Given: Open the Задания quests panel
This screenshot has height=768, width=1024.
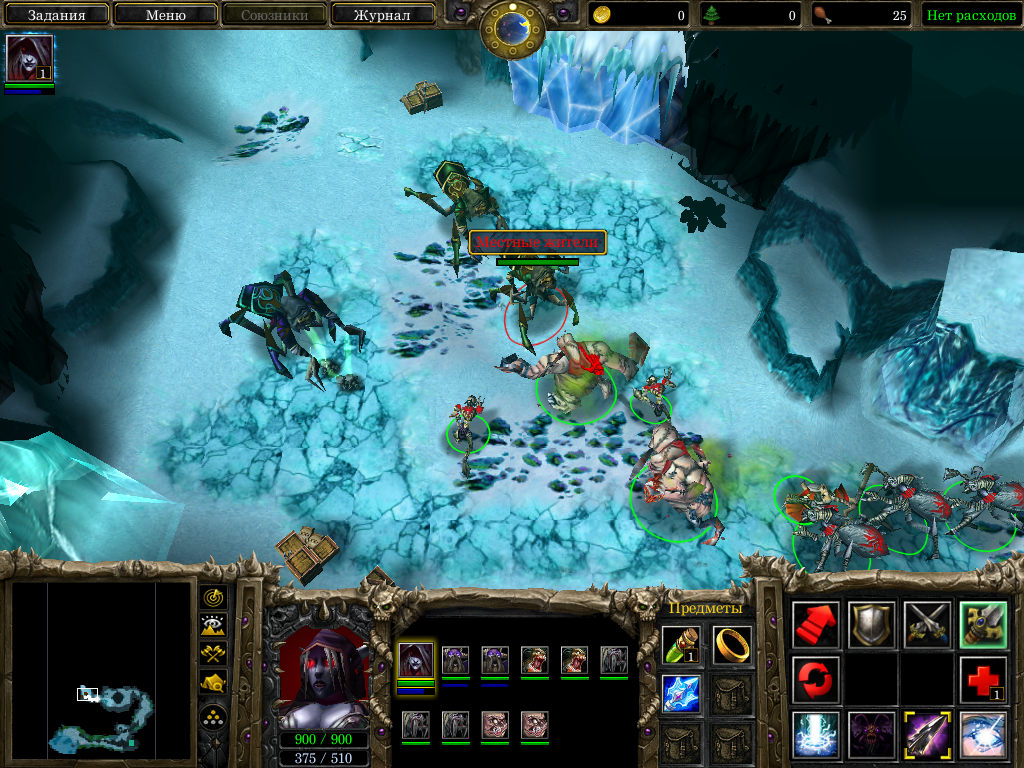Looking at the screenshot, I should 55,15.
